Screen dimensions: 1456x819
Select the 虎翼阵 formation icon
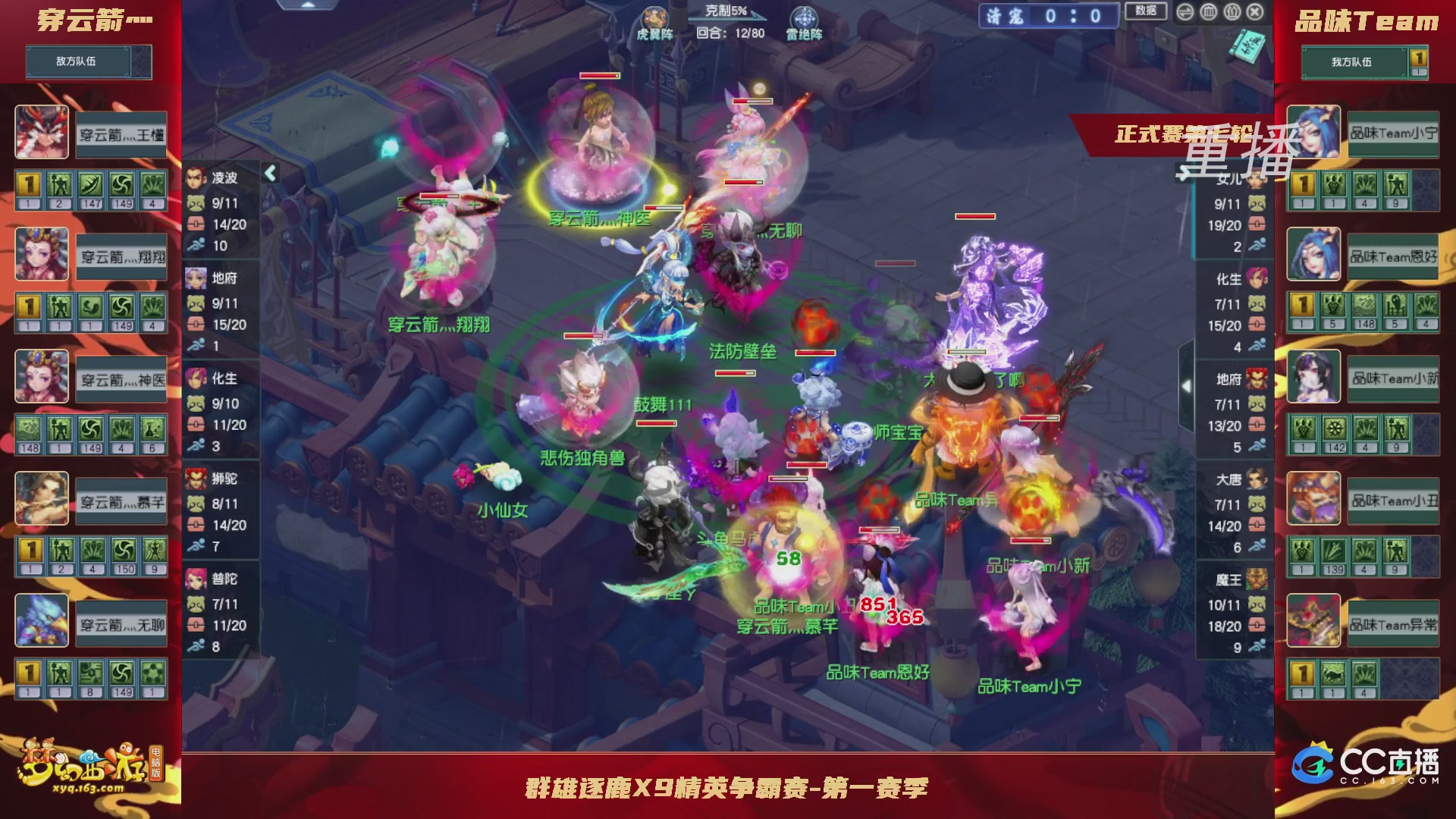pyautogui.click(x=655, y=17)
